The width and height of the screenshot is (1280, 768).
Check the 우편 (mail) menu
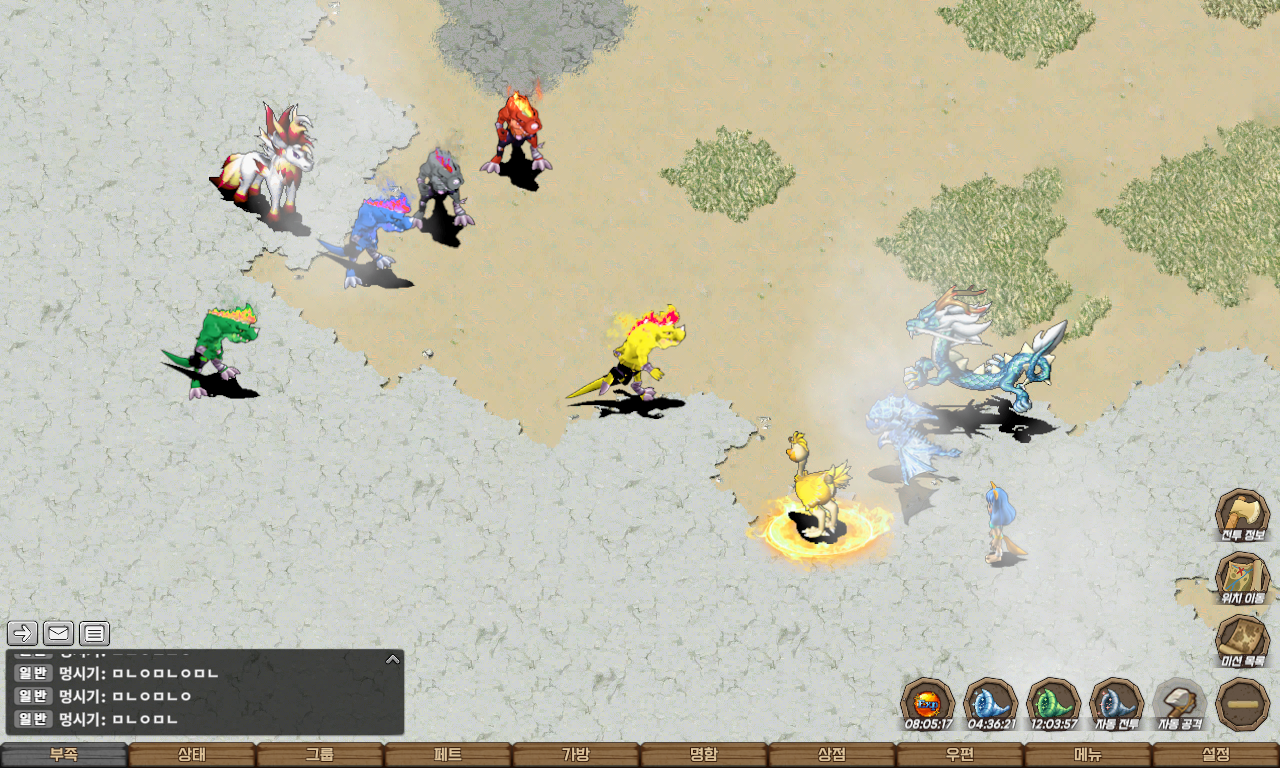click(960, 755)
